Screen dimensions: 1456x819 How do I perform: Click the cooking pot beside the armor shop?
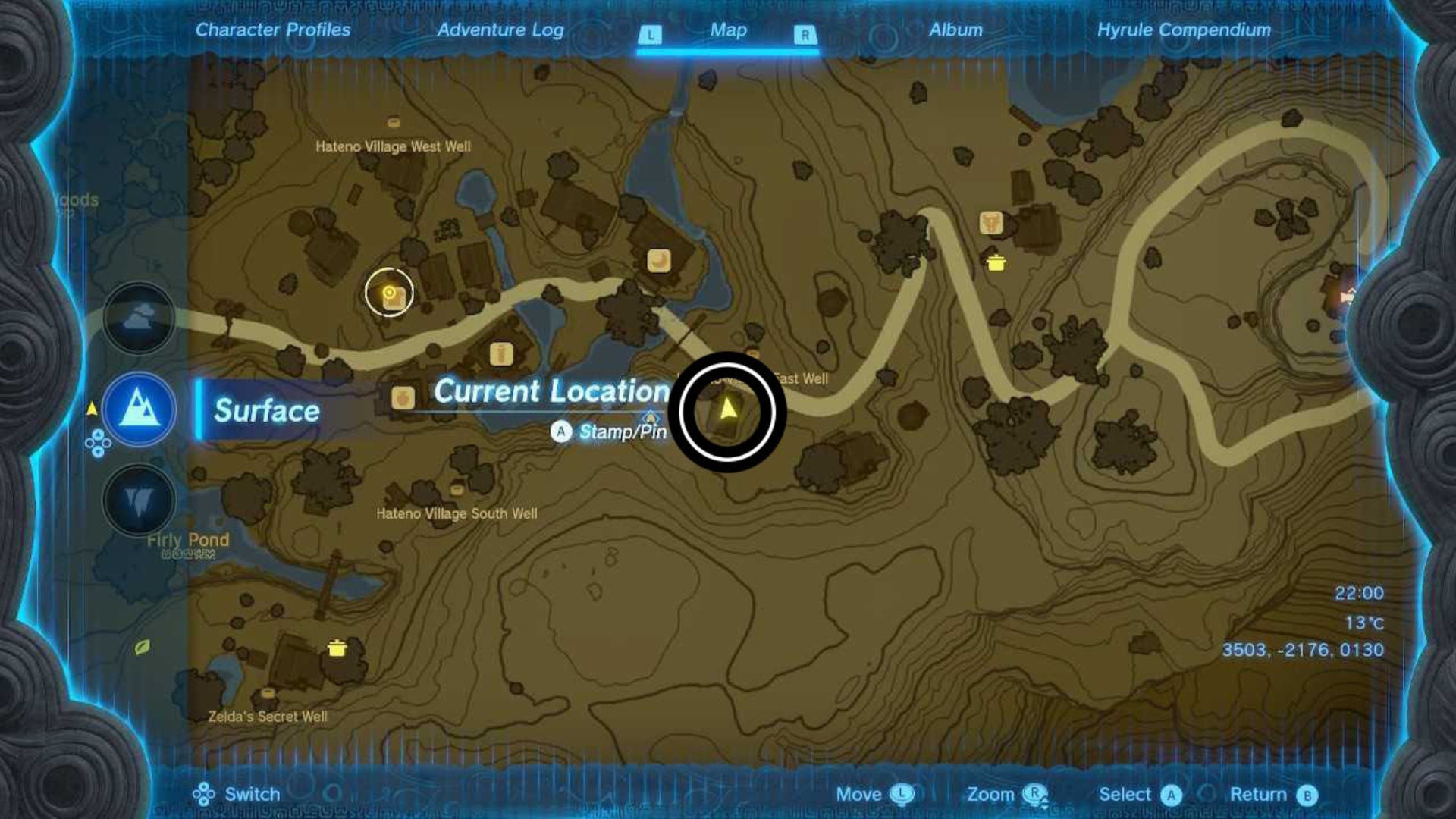tap(996, 262)
